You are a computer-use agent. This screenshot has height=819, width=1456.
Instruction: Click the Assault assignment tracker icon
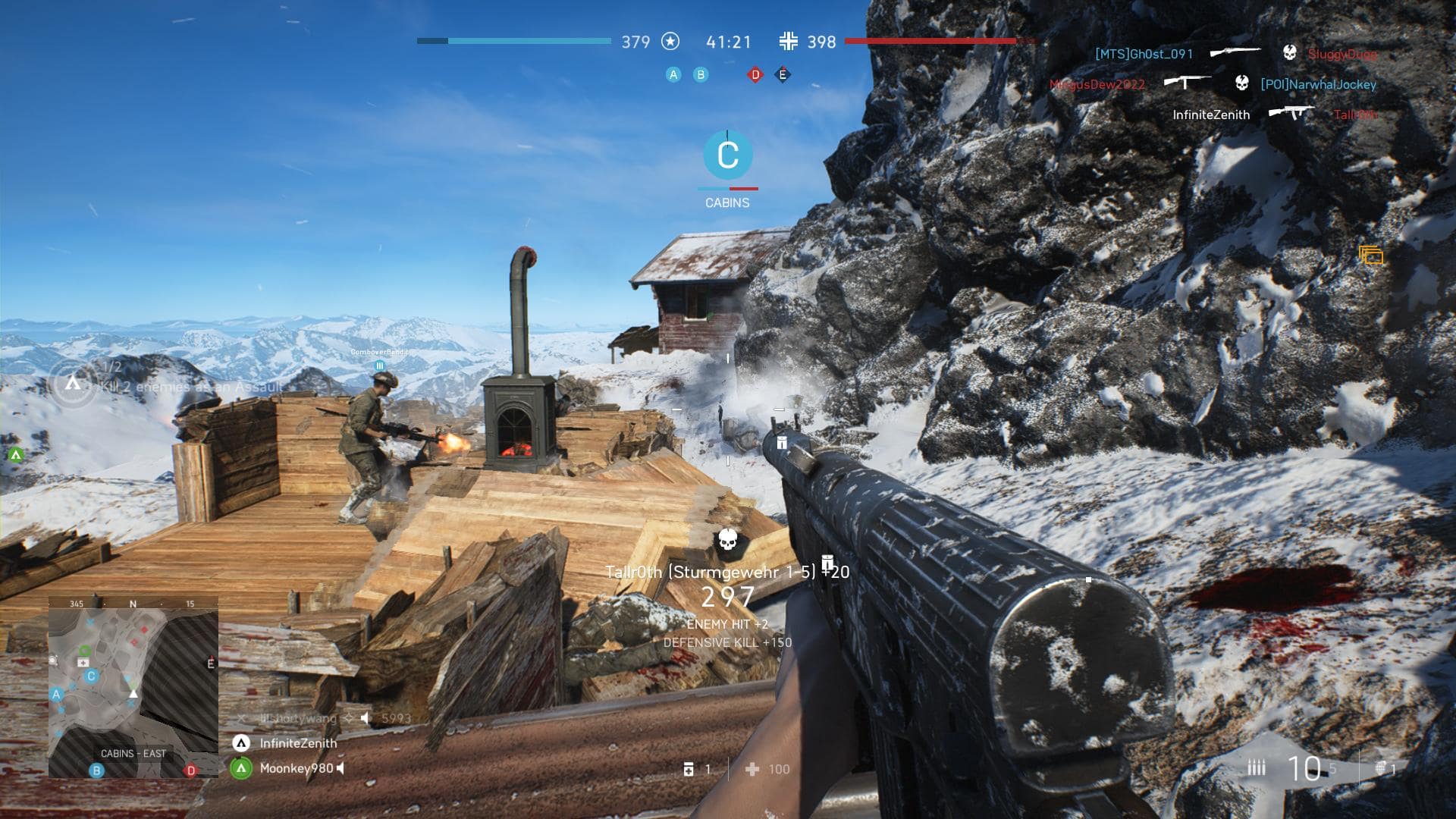pos(73,384)
